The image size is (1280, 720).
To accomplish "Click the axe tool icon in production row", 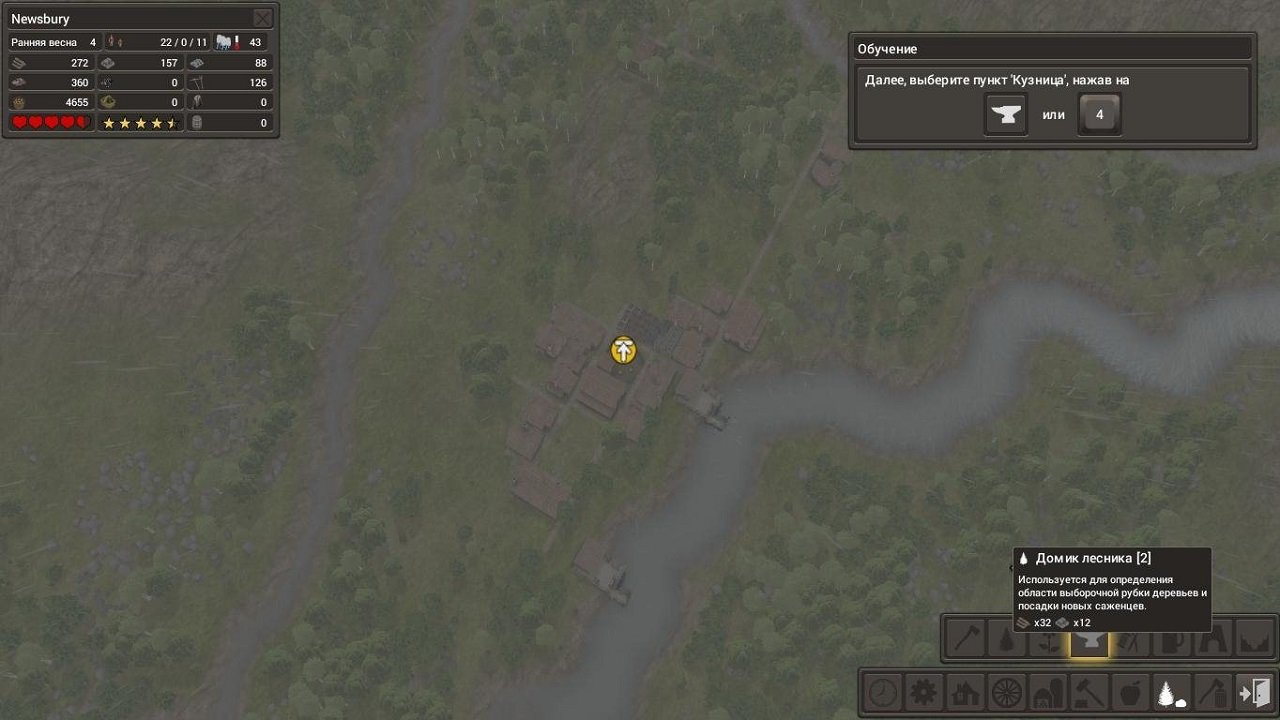I will point(967,640).
